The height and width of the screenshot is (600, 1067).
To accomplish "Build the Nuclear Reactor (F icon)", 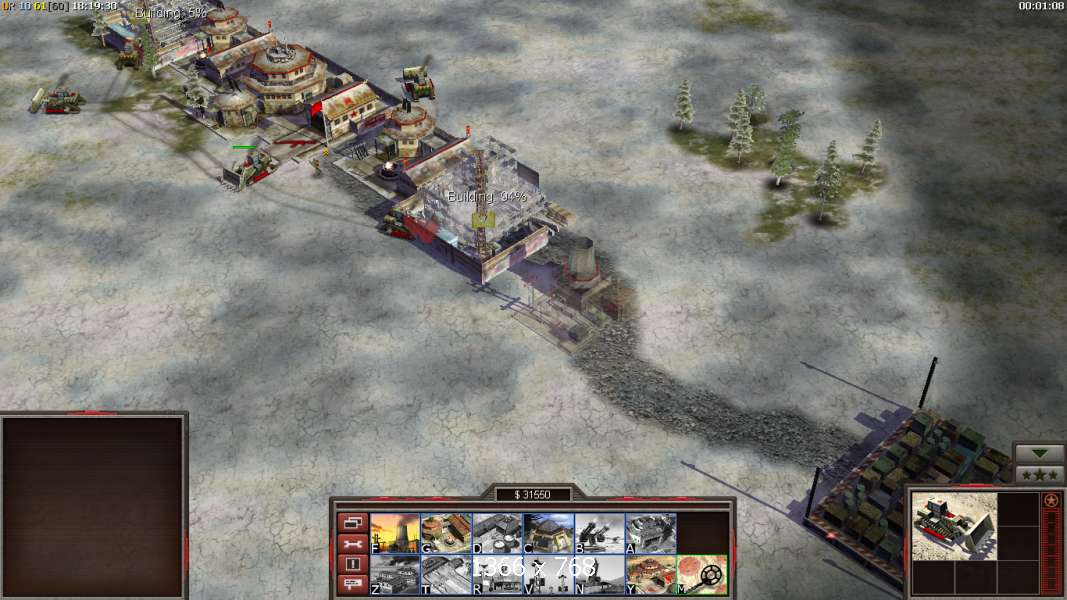I will 395,533.
